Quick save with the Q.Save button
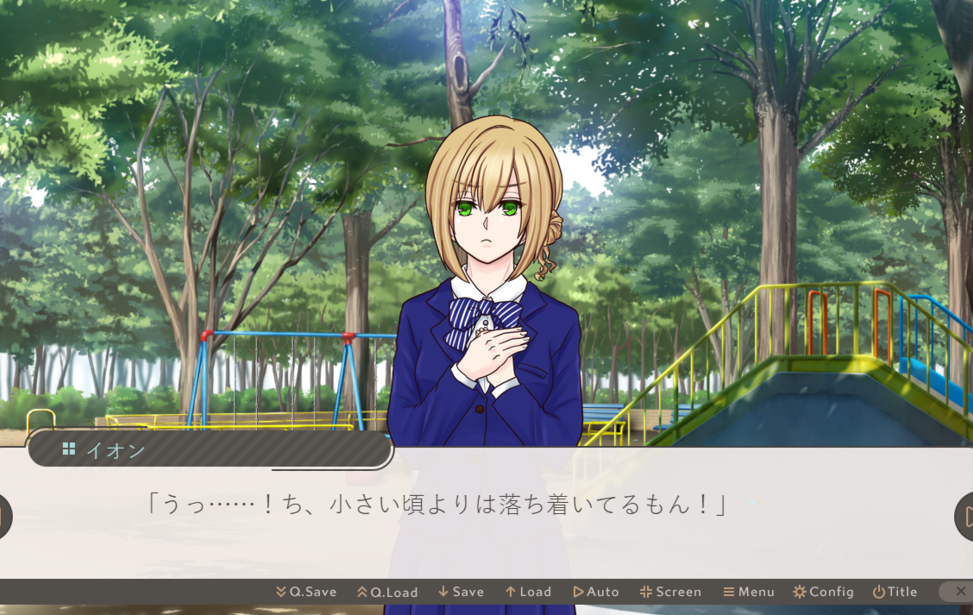973x615 pixels. [306, 592]
